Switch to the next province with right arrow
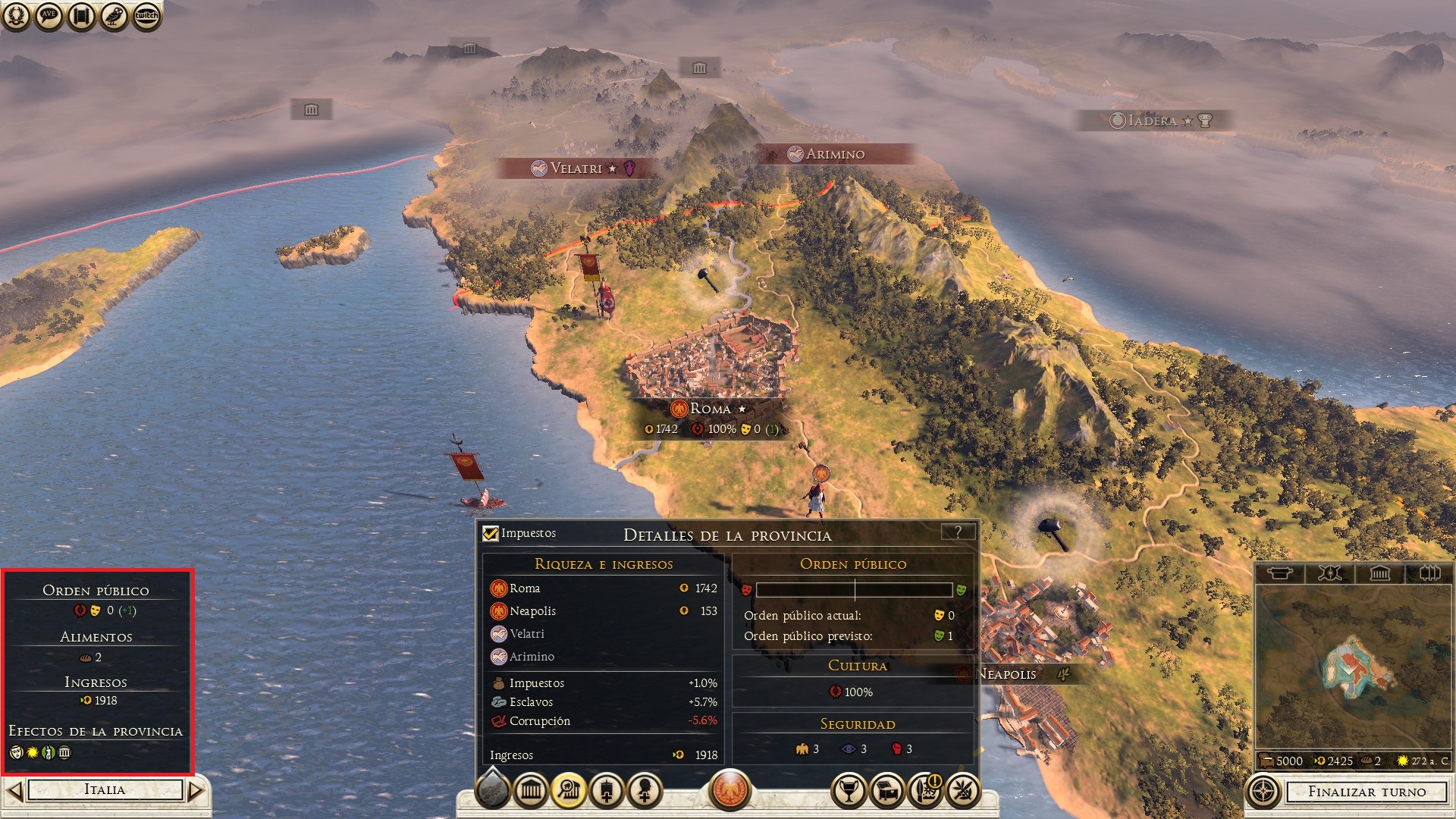 click(x=196, y=791)
